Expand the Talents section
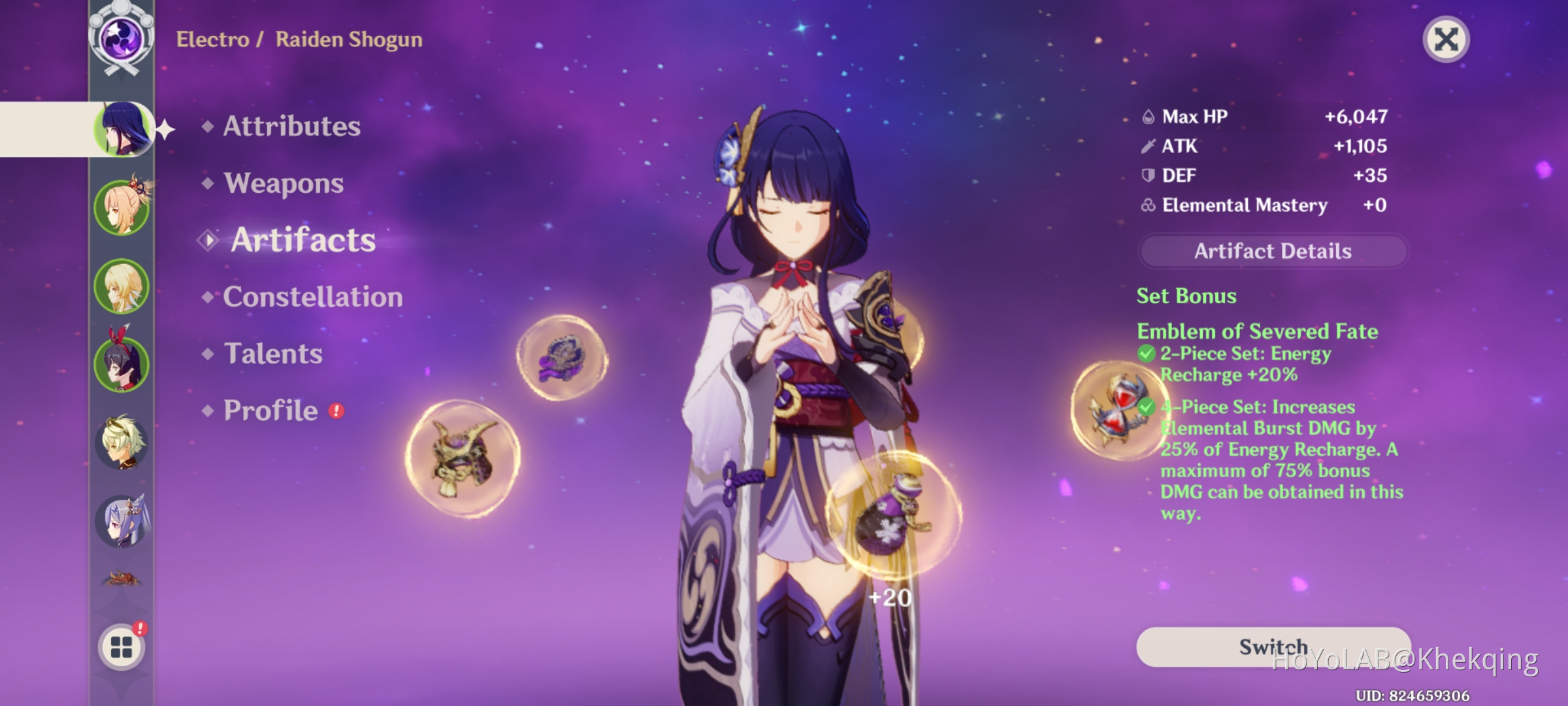1568x706 pixels. (x=272, y=354)
